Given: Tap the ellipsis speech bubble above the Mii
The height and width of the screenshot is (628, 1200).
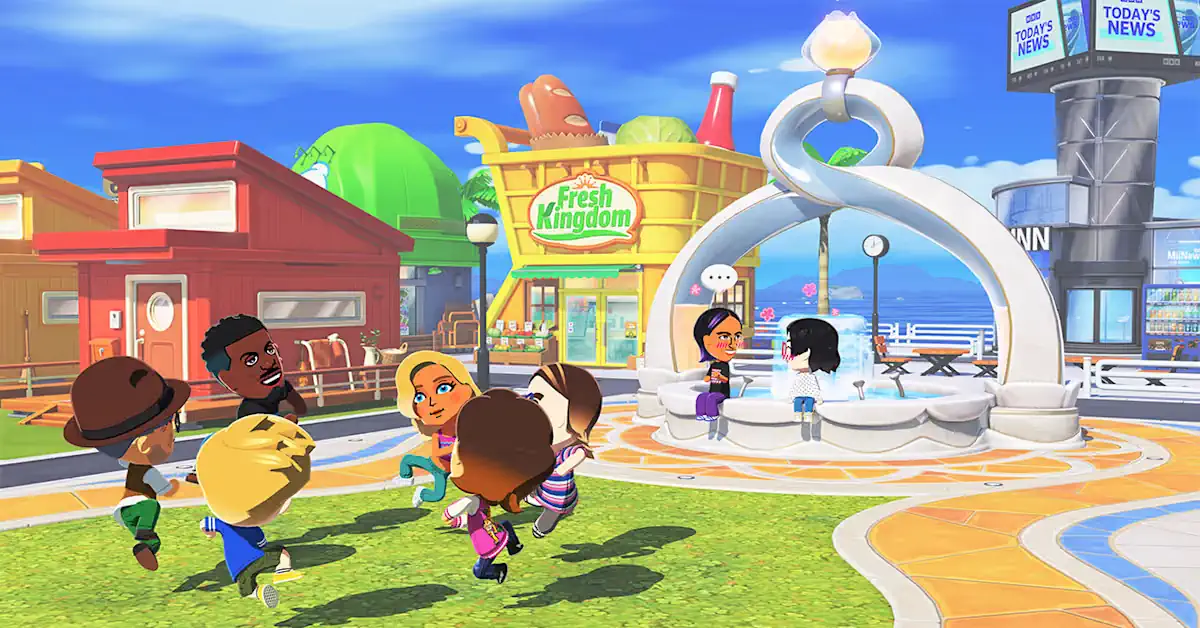Looking at the screenshot, I should pyautogui.click(x=718, y=278).
